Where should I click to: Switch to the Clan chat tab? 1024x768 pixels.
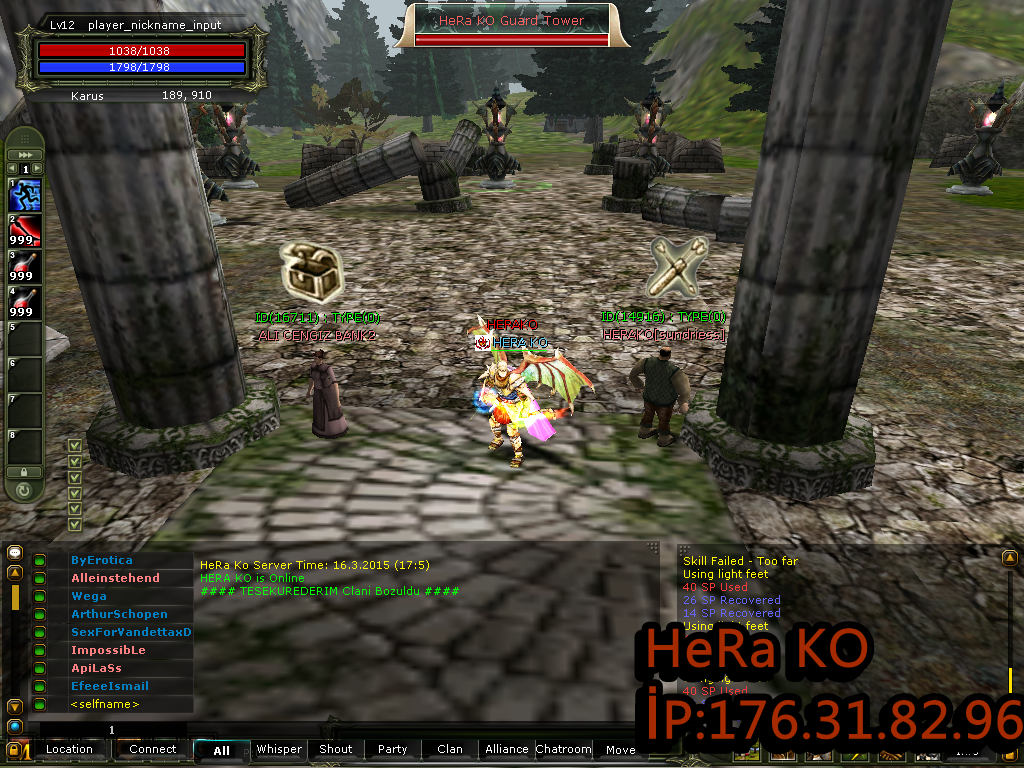pyautogui.click(x=450, y=749)
